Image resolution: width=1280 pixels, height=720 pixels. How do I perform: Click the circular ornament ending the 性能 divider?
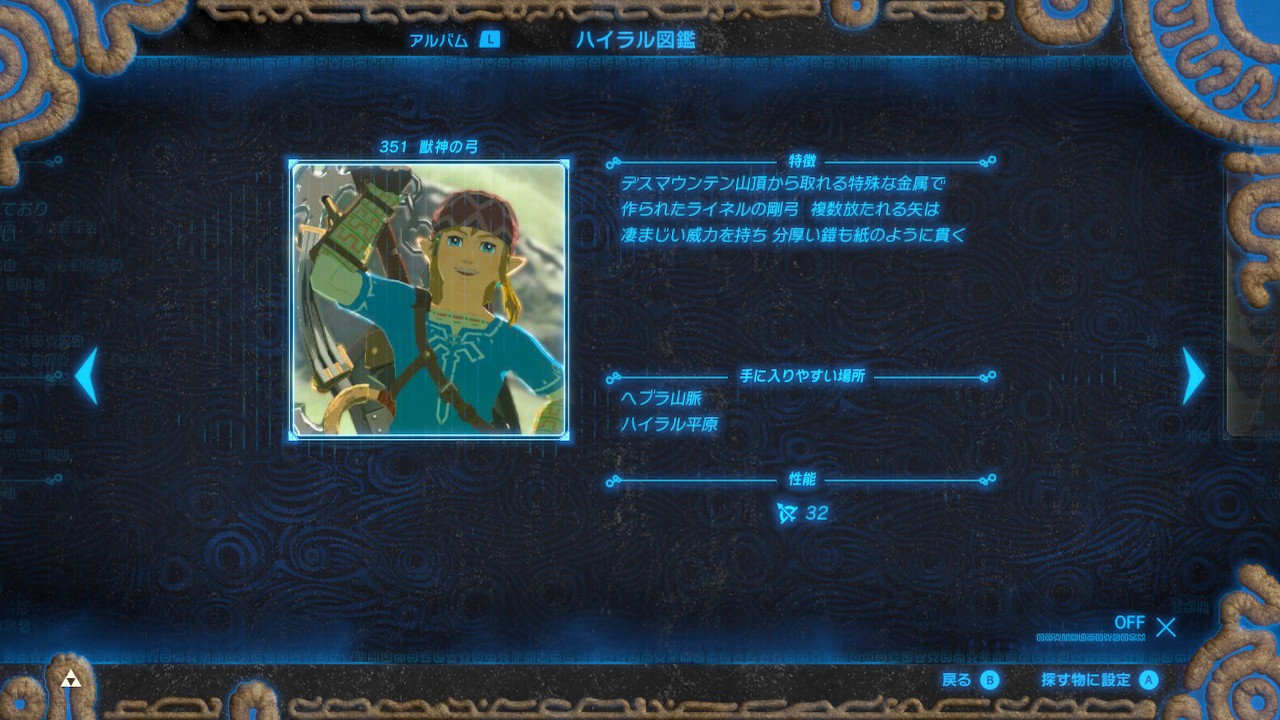click(990, 481)
